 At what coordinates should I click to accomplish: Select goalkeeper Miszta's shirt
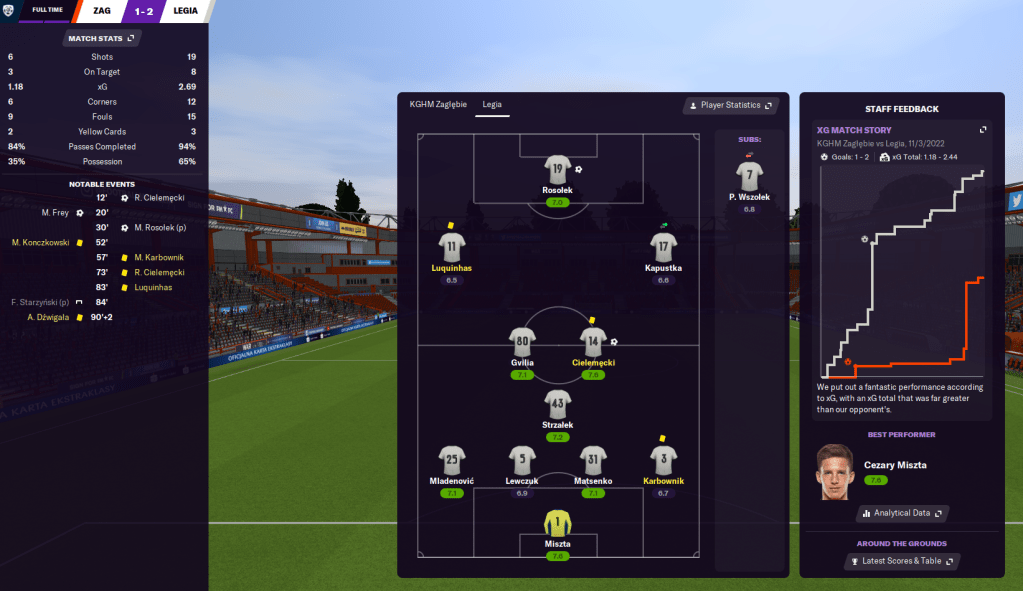coord(557,524)
